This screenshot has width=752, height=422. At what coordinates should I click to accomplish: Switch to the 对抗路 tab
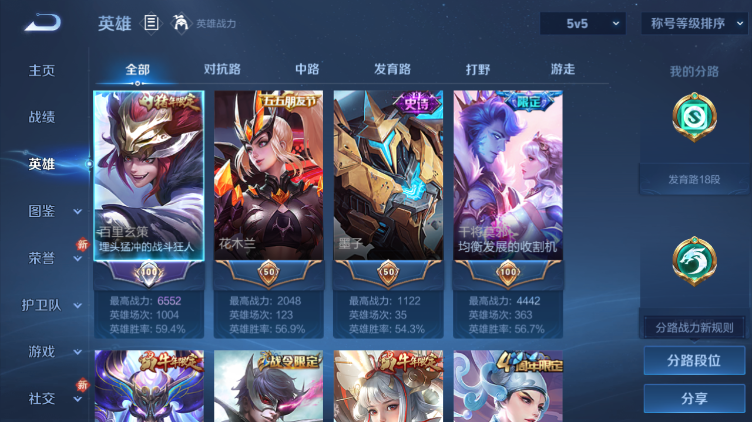(222, 69)
